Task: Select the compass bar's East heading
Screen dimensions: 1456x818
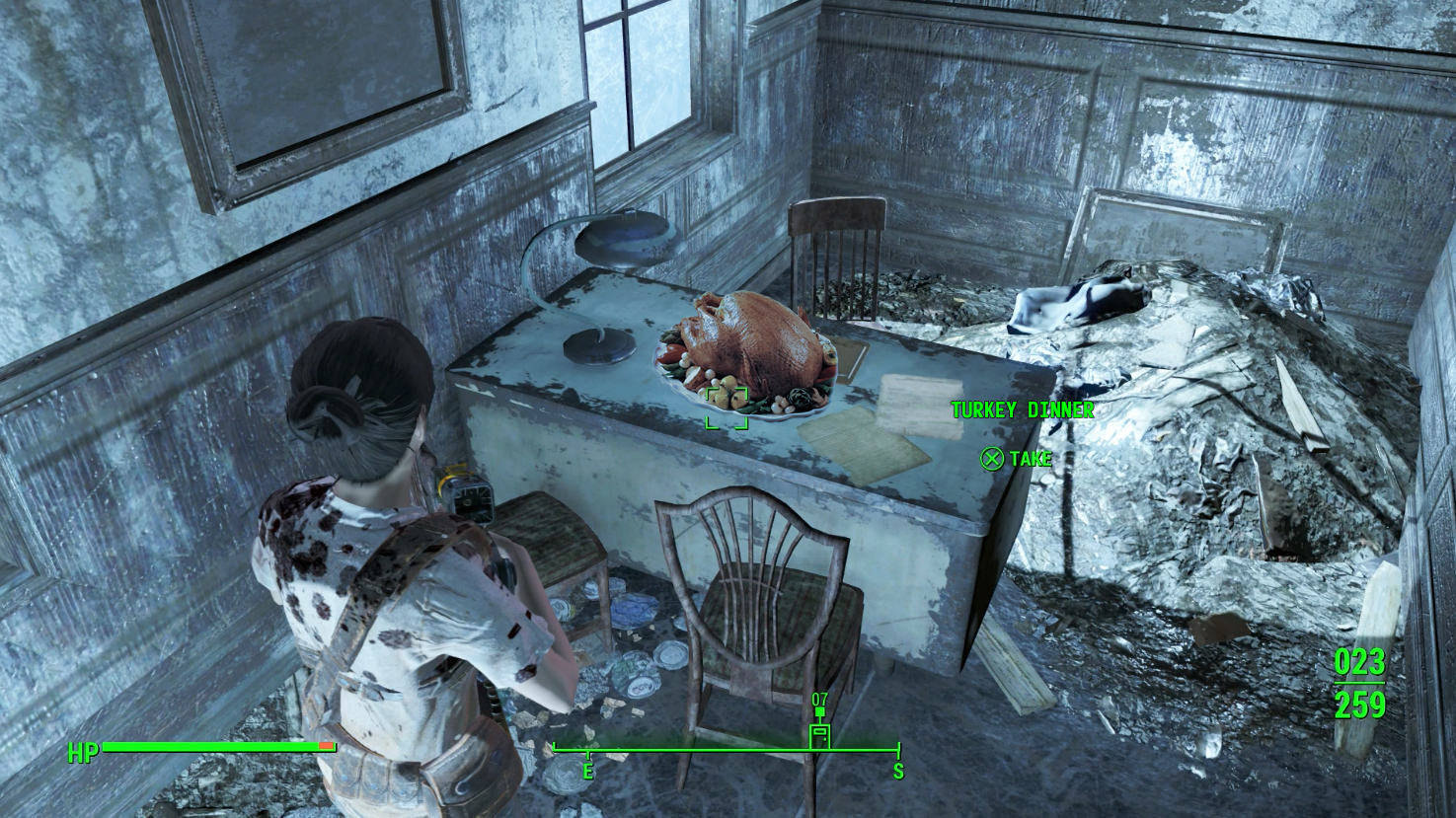Action: pyautogui.click(x=588, y=771)
